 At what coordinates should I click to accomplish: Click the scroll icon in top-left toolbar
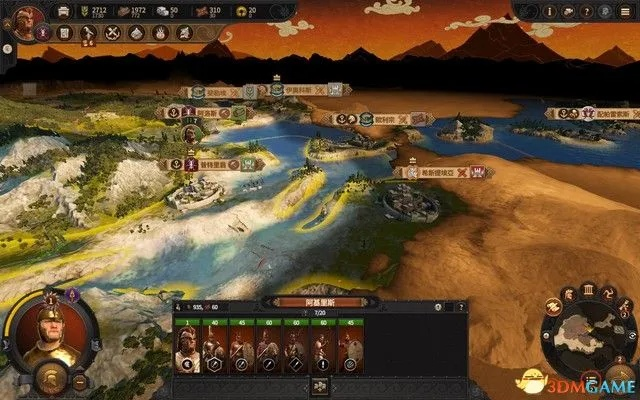pyautogui.click(x=64, y=32)
